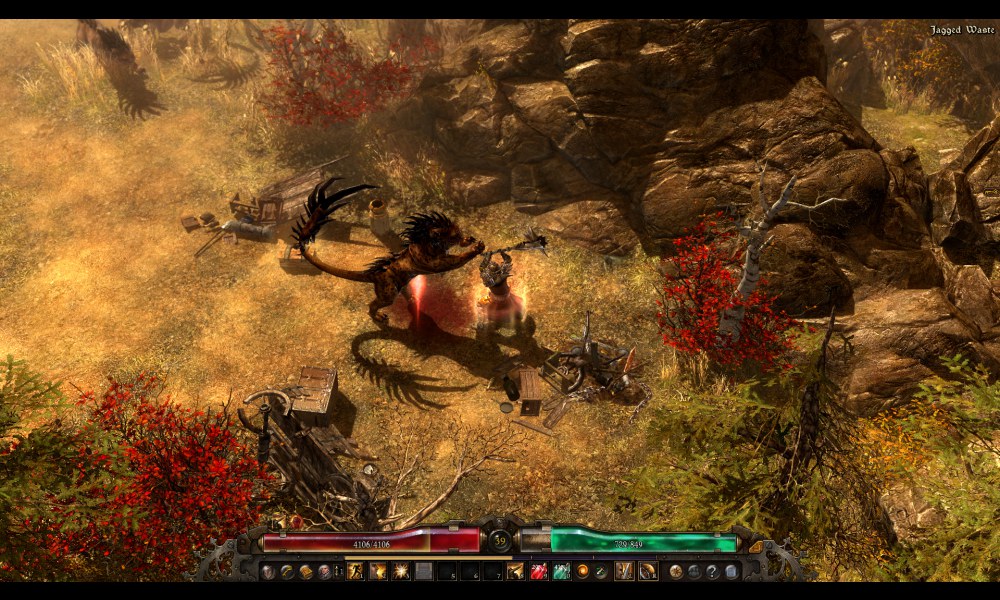Select the right mouse button attack skill
The image size is (1000, 600).
point(648,571)
